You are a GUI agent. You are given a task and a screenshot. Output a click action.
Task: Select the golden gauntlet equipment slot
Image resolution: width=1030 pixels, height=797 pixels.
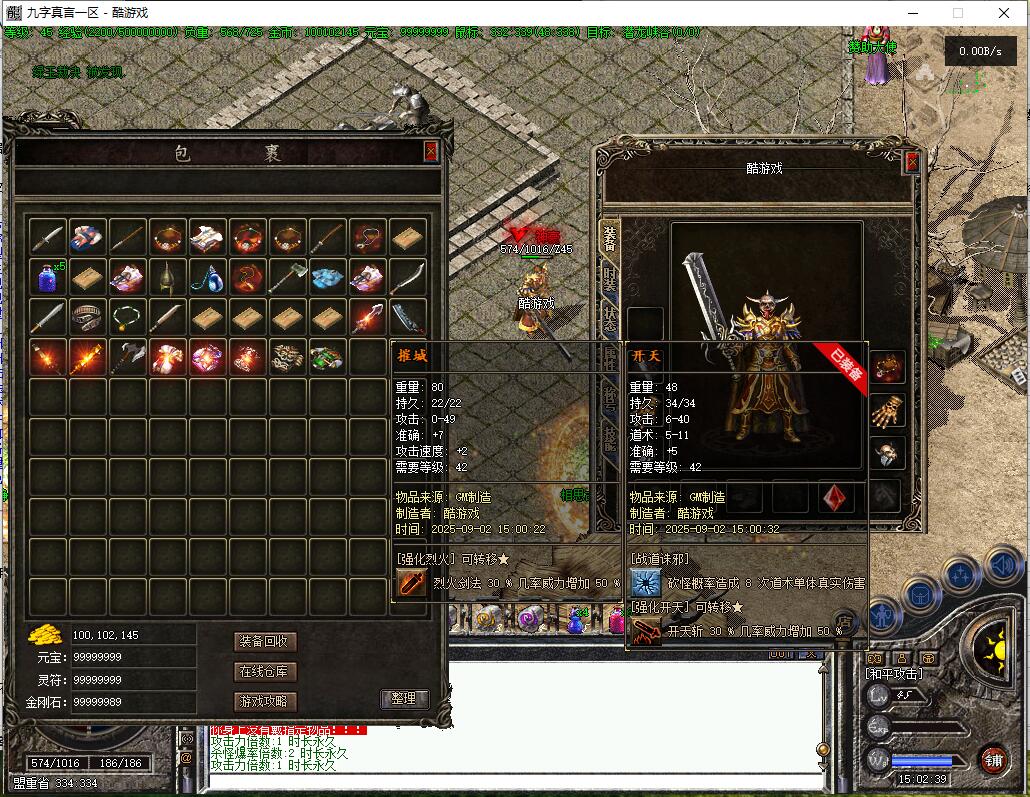(x=887, y=410)
